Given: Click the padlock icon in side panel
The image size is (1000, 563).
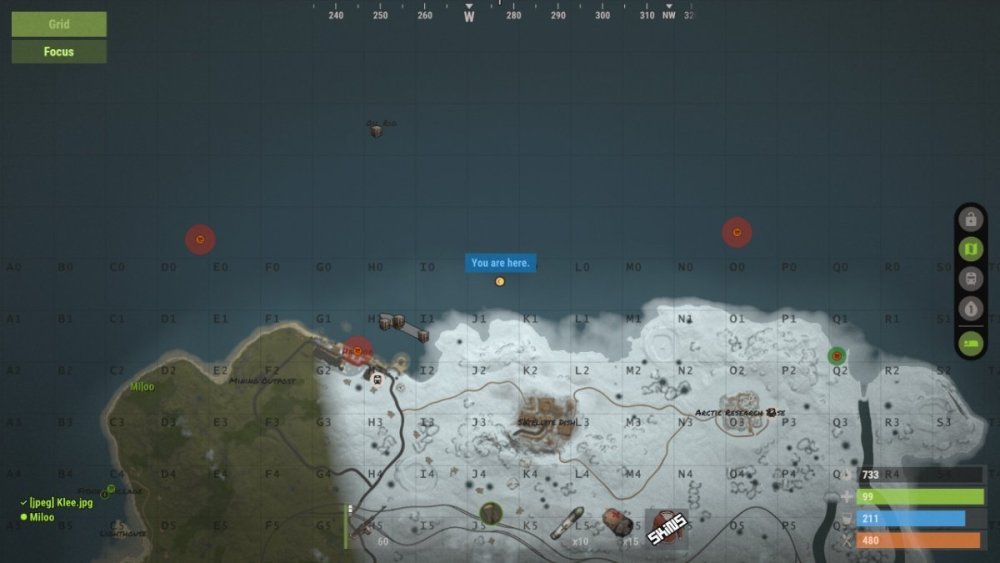Looking at the screenshot, I should coord(970,219).
